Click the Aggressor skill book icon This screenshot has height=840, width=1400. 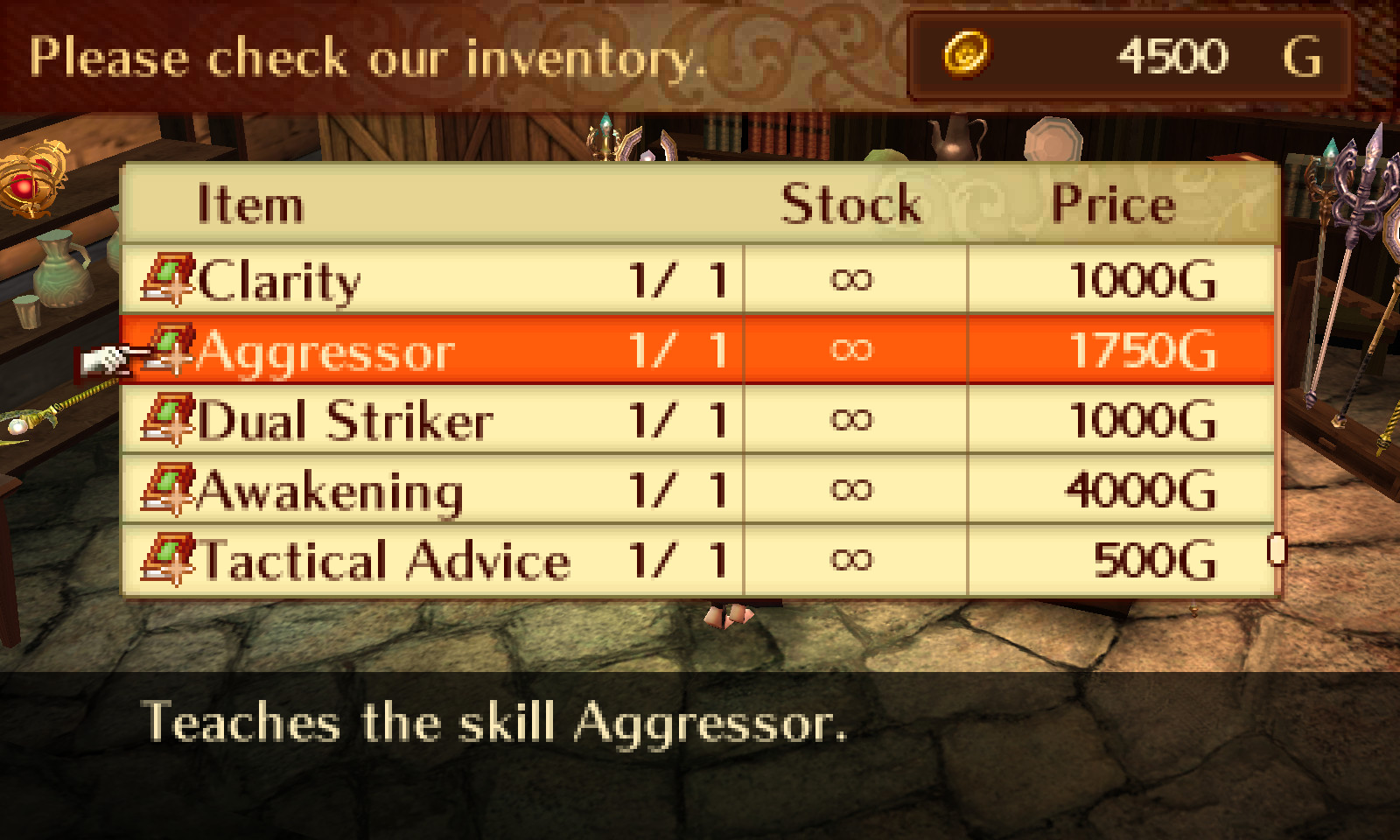tap(171, 349)
